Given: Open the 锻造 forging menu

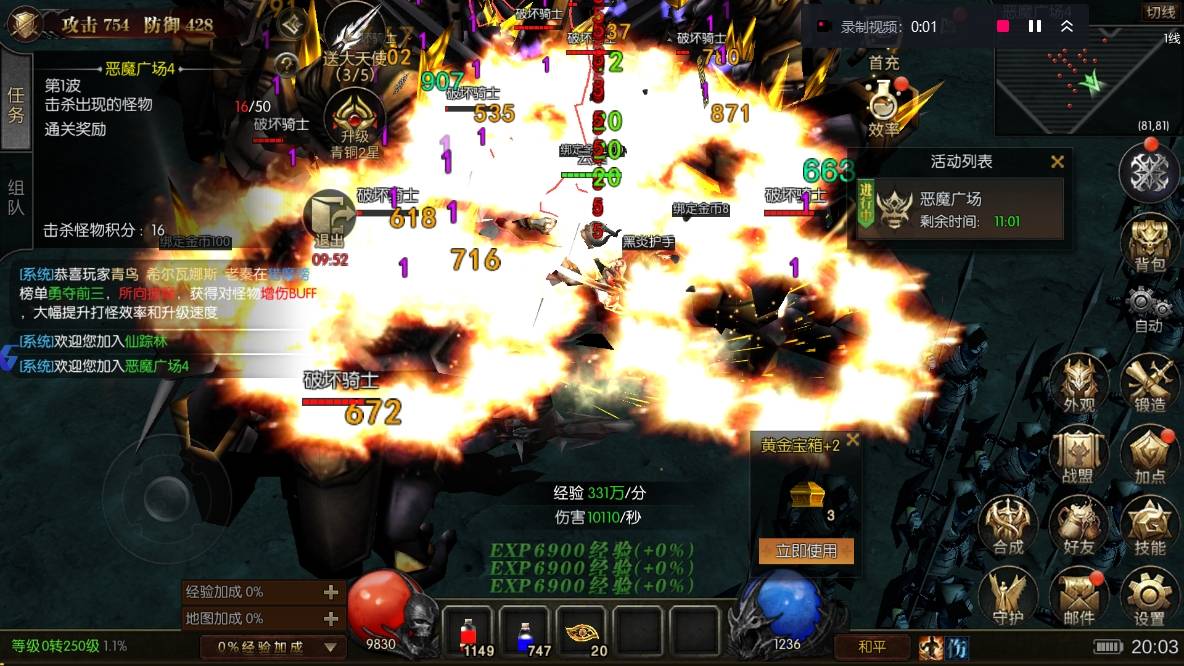Looking at the screenshot, I should tap(1150, 382).
